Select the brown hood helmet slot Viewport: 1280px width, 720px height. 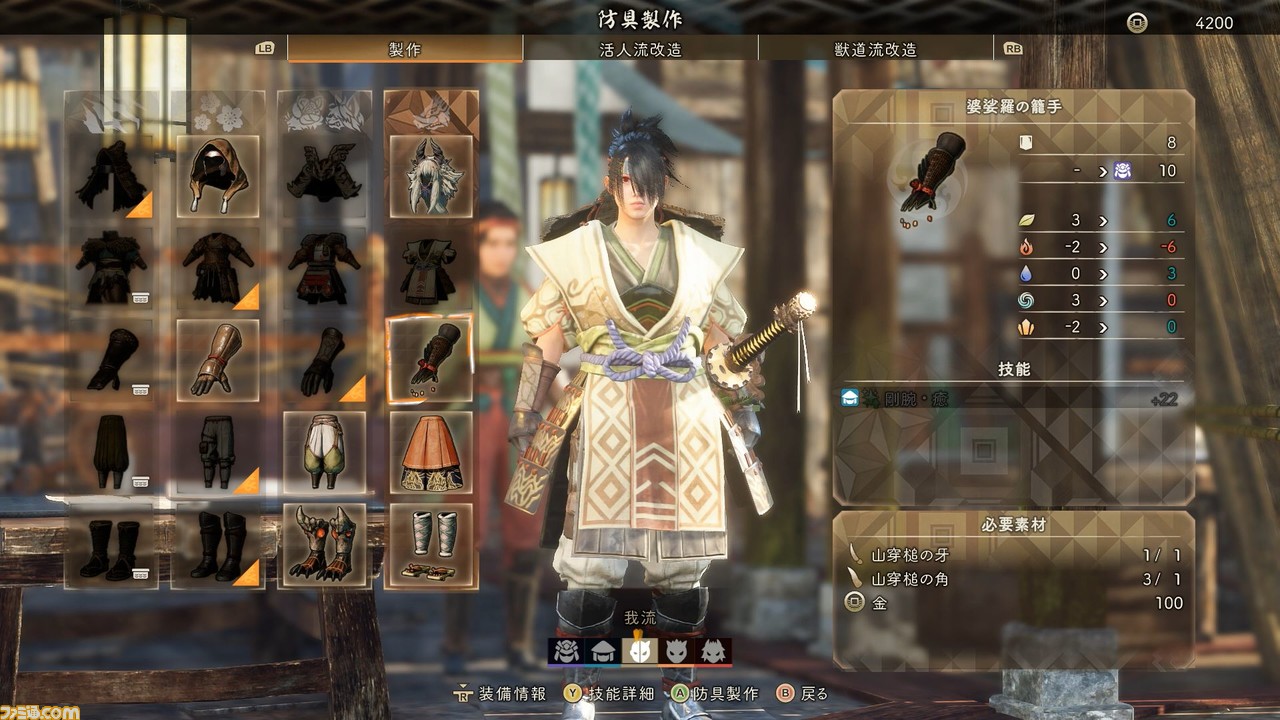tap(218, 177)
